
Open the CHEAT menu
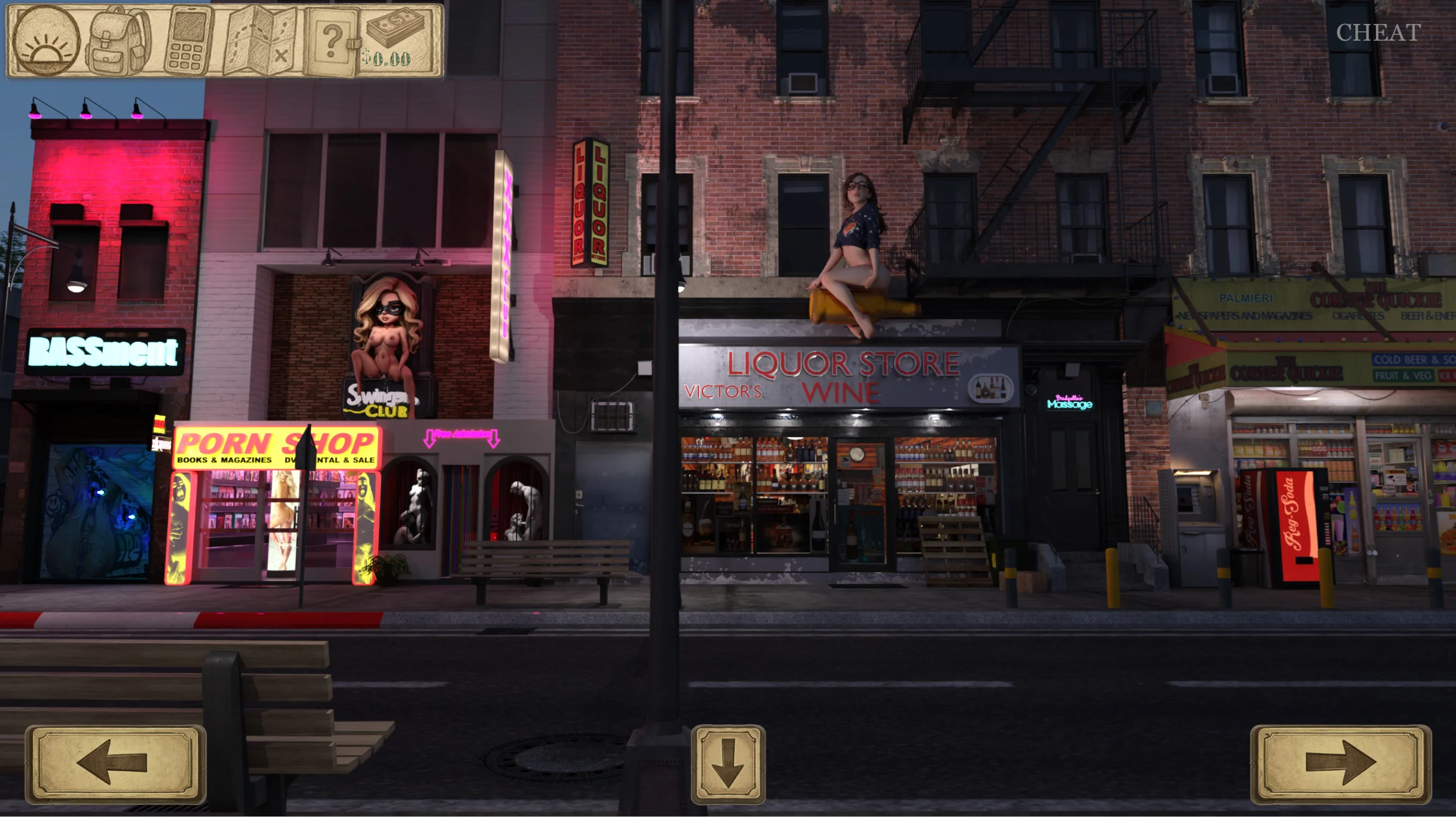(1378, 33)
